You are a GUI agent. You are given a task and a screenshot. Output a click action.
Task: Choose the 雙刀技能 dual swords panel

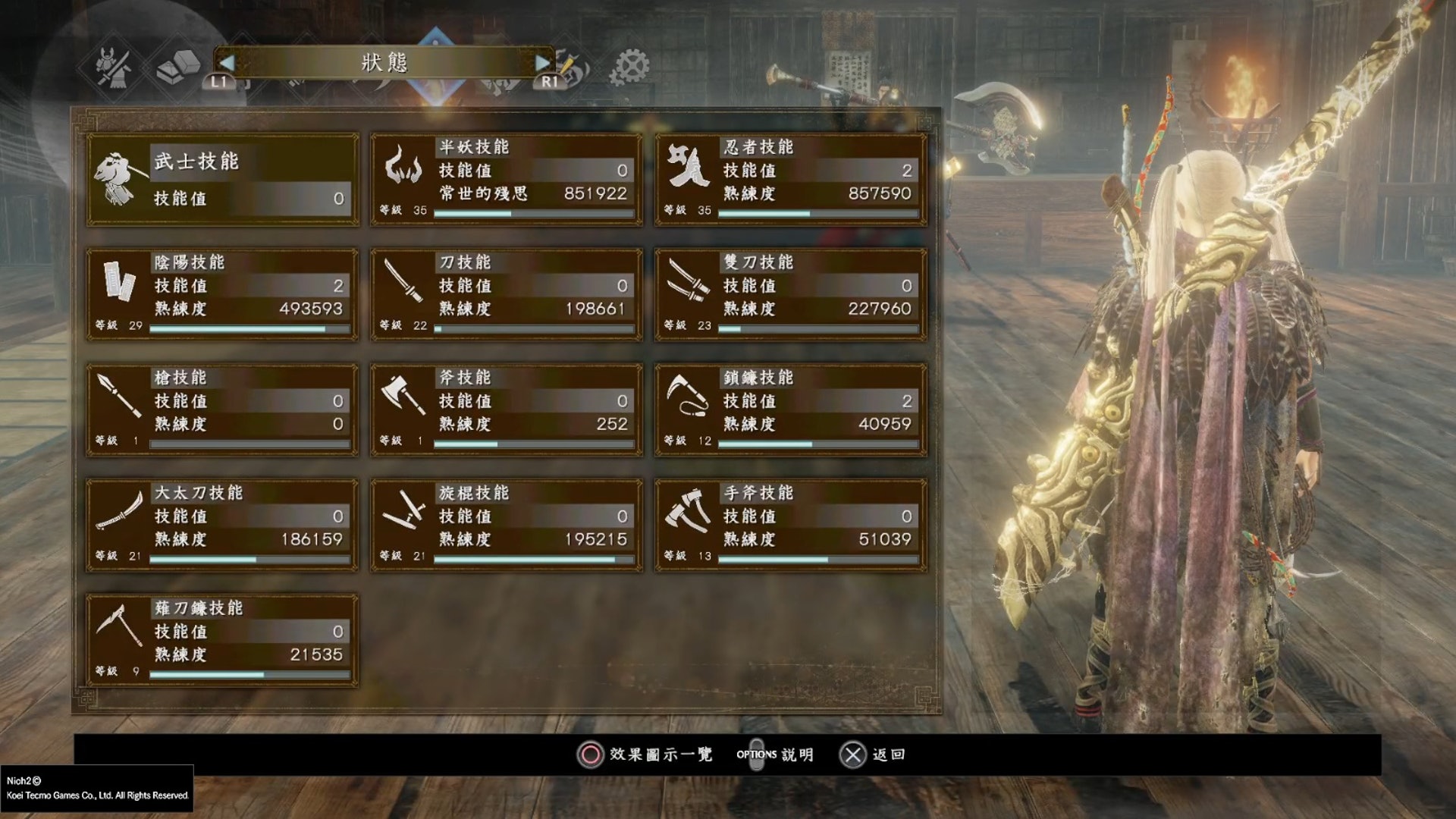(790, 294)
